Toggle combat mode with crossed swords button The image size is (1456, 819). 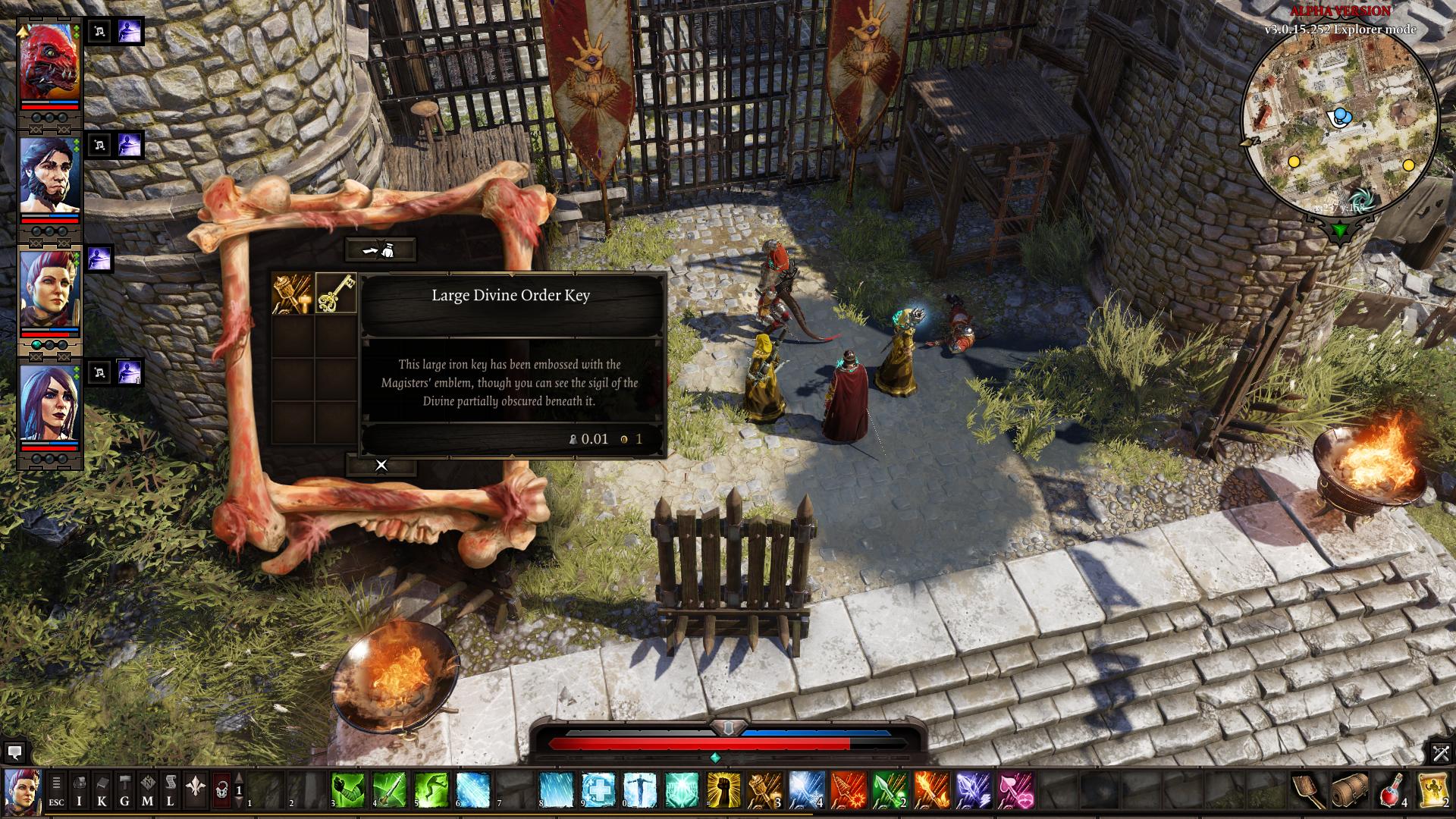tap(1441, 752)
